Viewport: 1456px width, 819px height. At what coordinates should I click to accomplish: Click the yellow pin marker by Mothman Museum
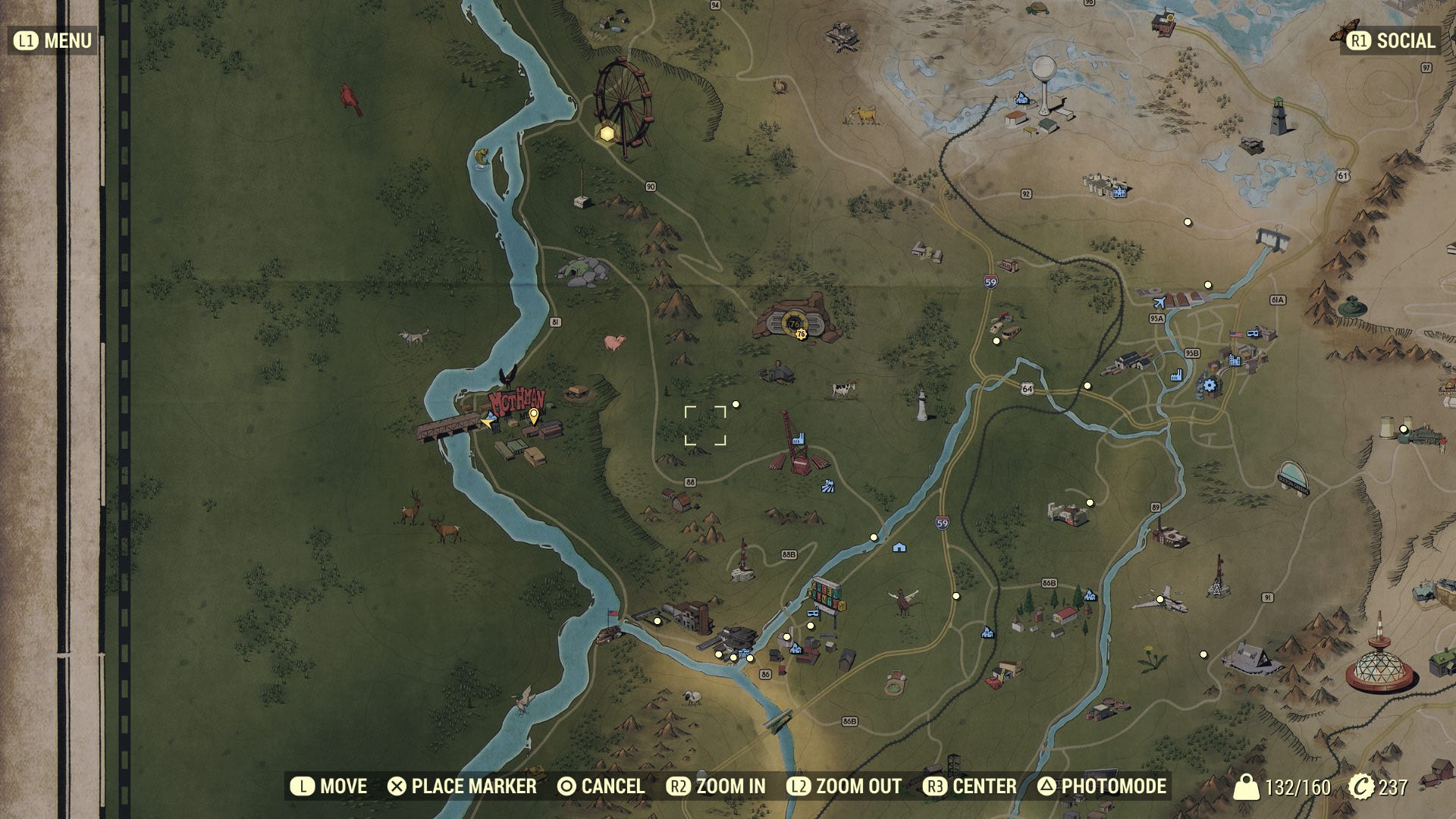tap(534, 415)
